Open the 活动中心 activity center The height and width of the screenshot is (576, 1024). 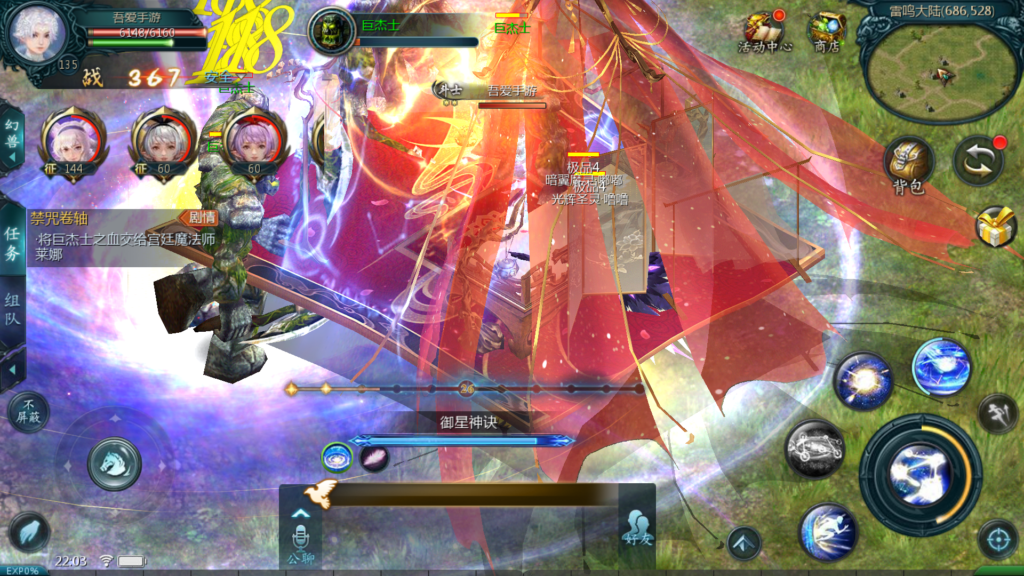point(764,31)
